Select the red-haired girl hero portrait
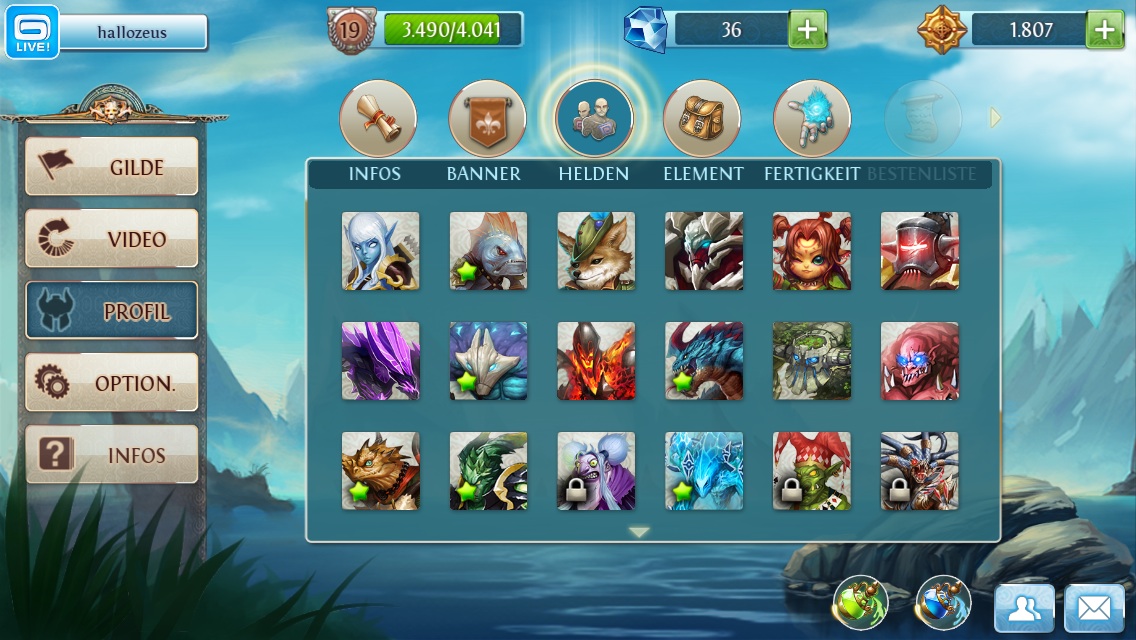 point(812,251)
